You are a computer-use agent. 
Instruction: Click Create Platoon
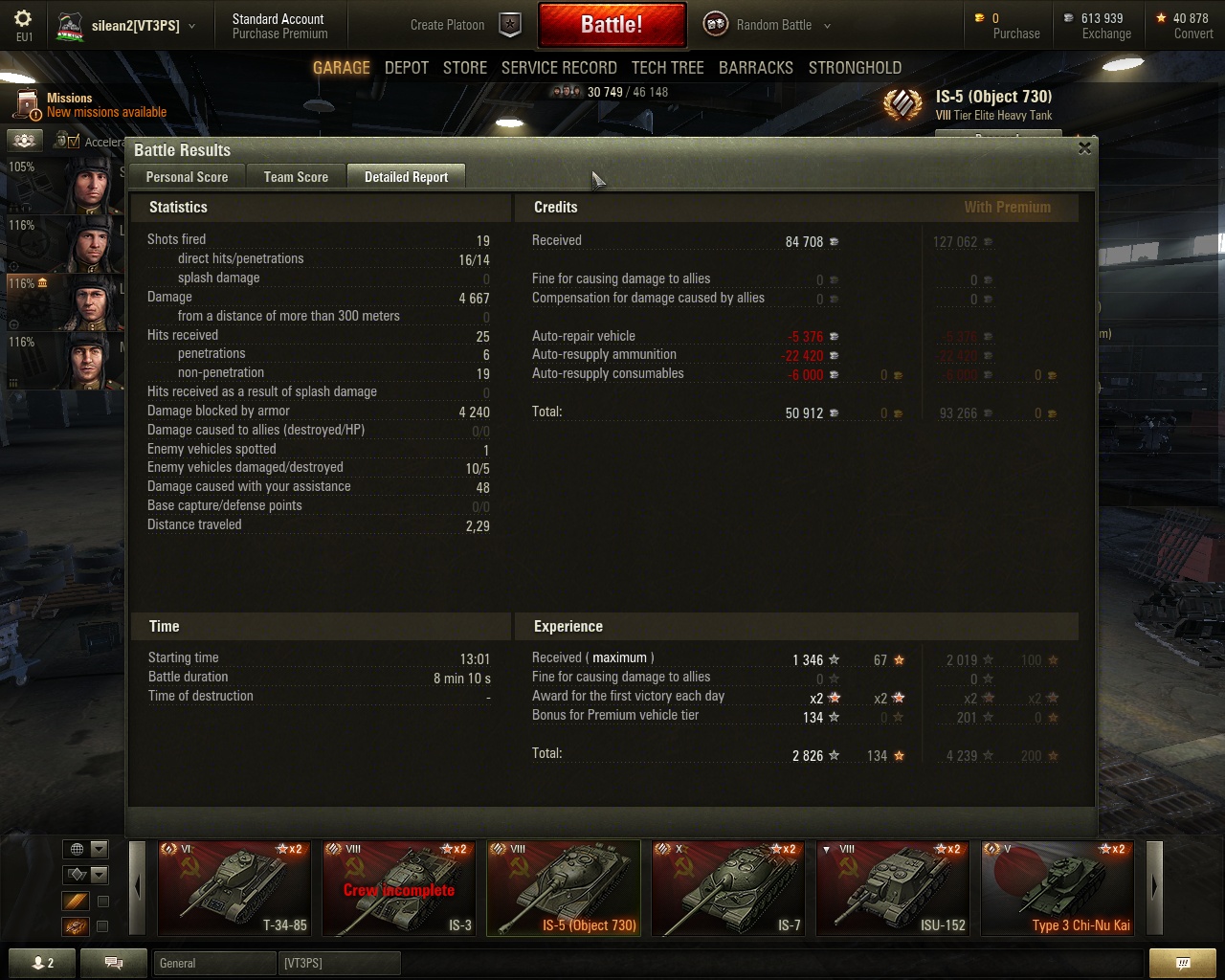pyautogui.click(x=448, y=25)
